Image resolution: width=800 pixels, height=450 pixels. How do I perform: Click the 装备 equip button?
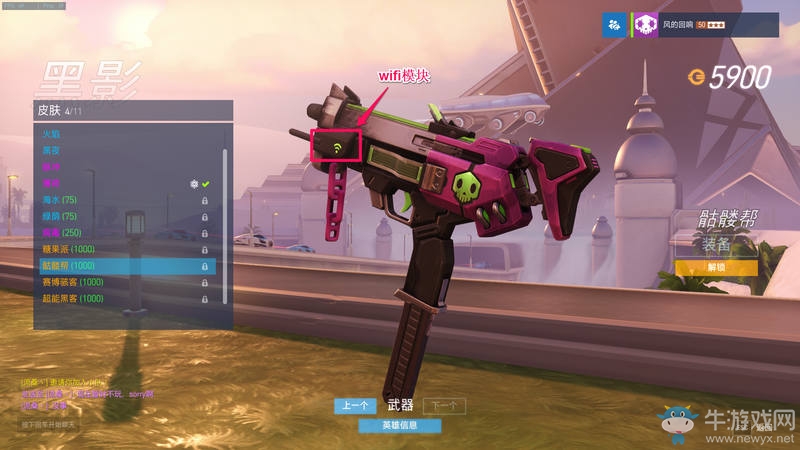tap(715, 245)
